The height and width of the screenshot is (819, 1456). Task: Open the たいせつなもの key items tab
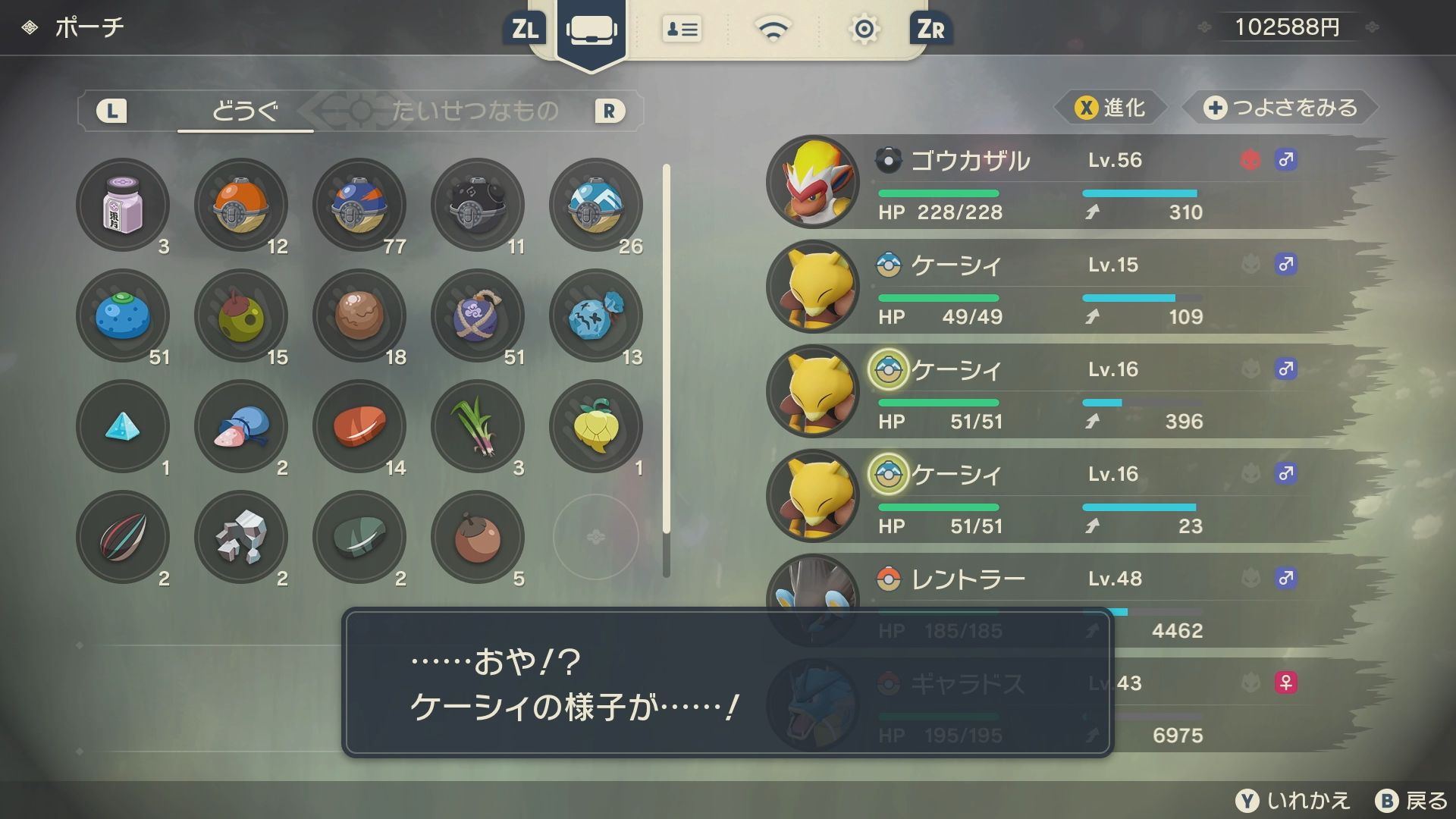point(475,111)
